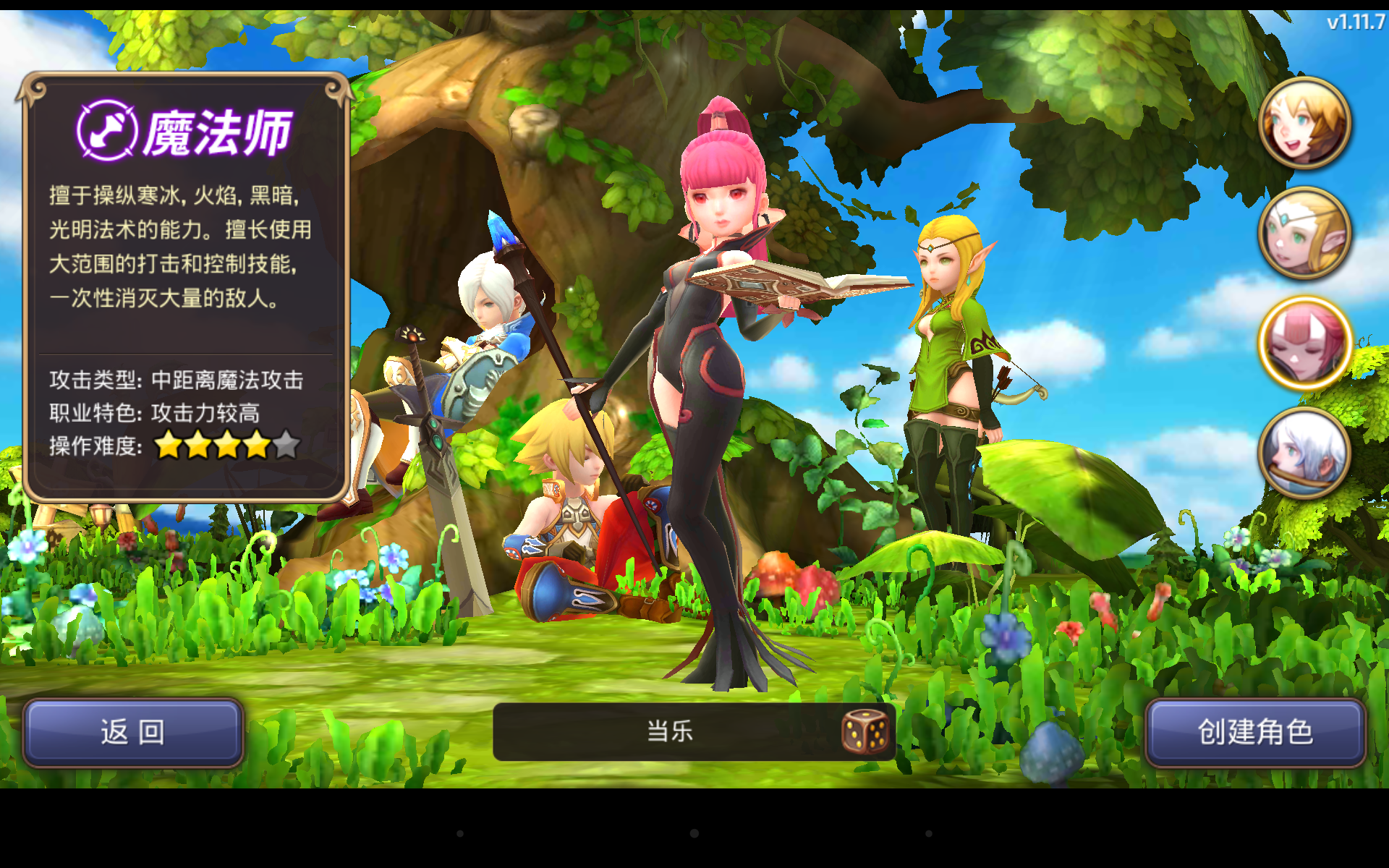Choose the elf archer class portrait
Image resolution: width=1389 pixels, height=868 pixels.
coord(1304,233)
